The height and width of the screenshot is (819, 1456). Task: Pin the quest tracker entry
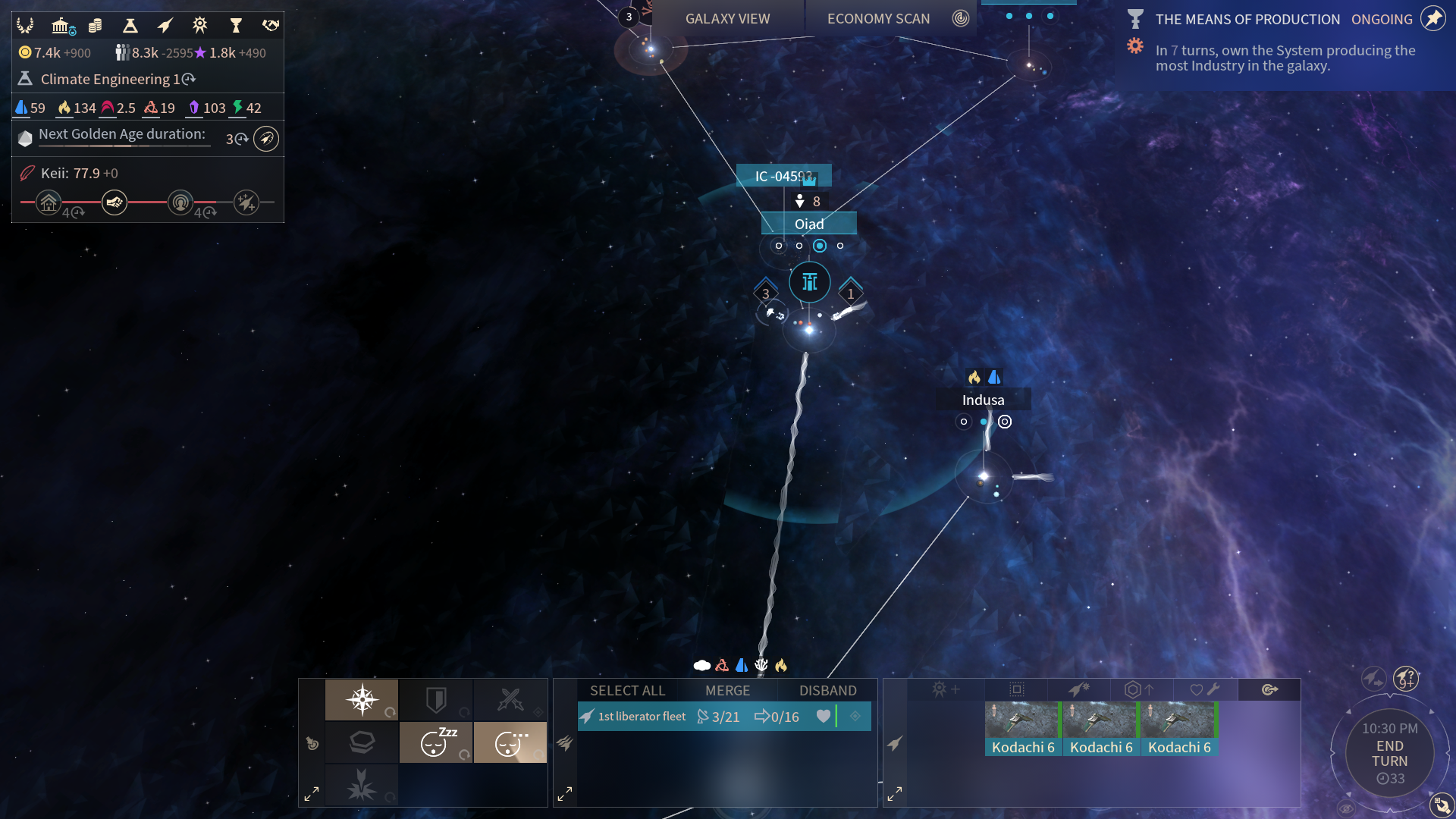1432,18
